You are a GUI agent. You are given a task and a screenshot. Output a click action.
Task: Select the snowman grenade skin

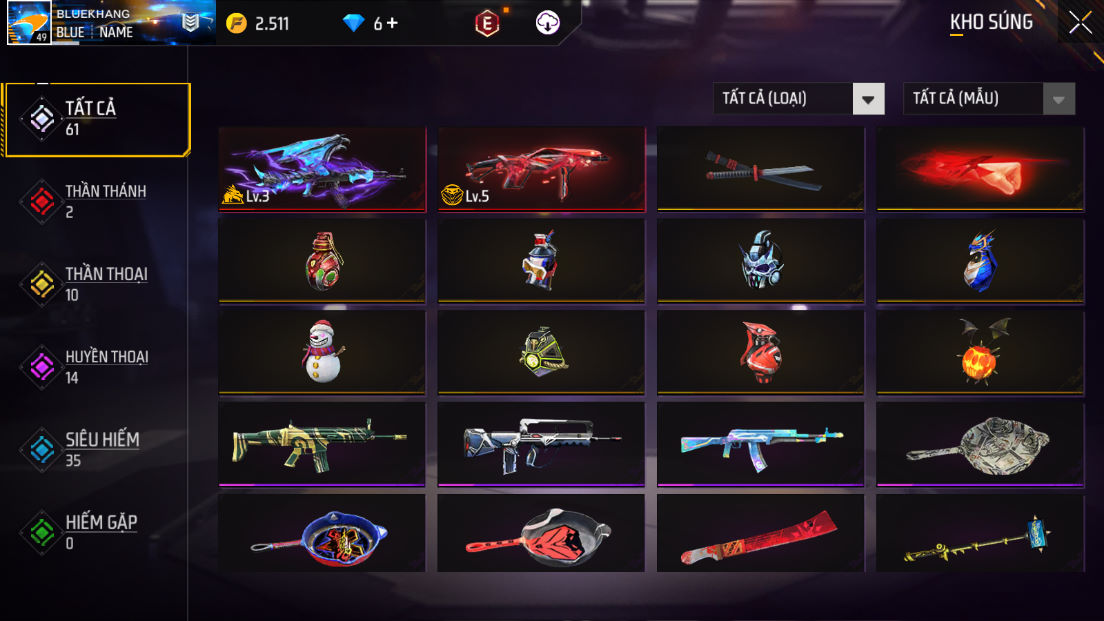pos(322,351)
